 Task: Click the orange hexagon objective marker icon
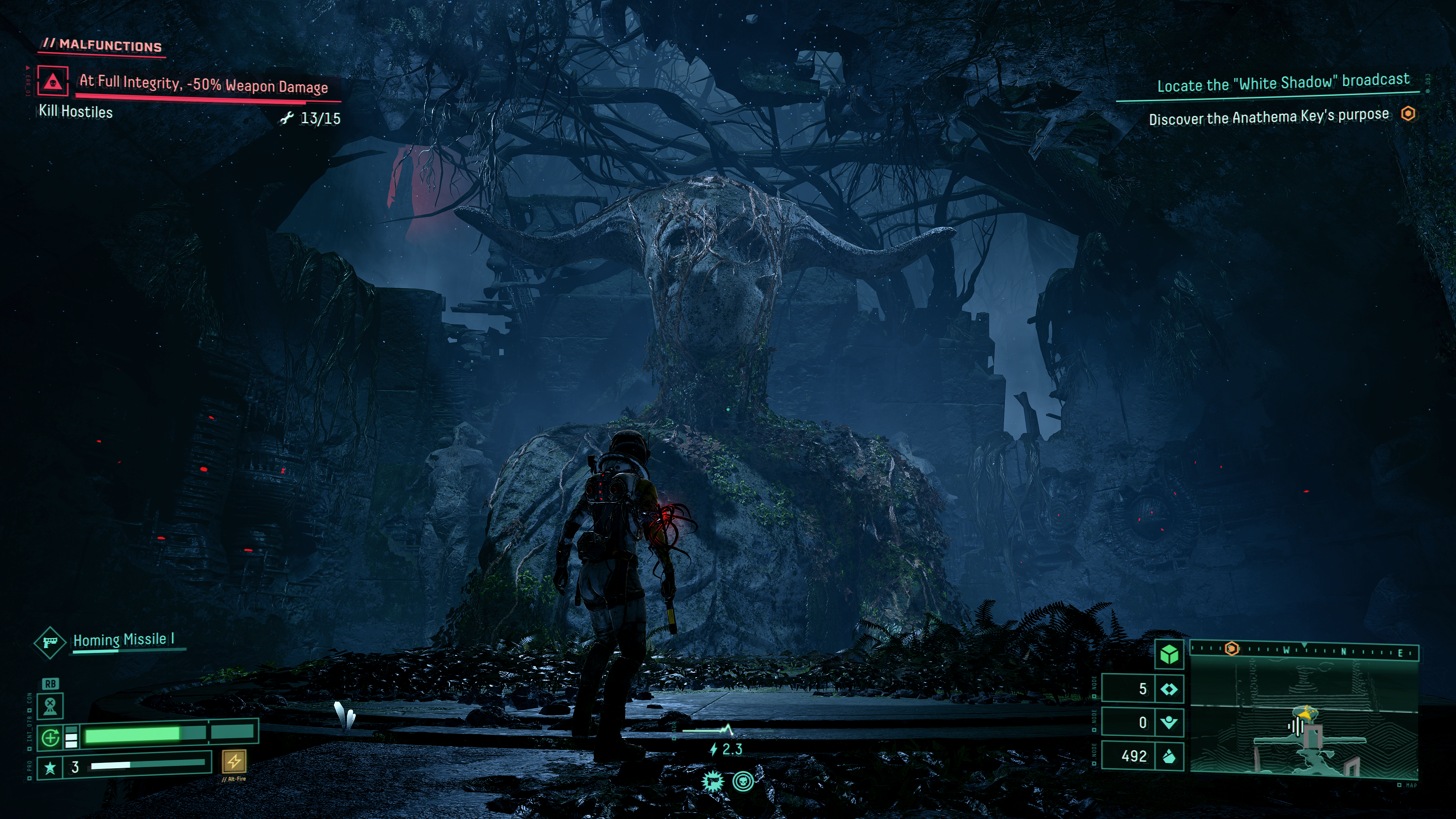point(1408,114)
